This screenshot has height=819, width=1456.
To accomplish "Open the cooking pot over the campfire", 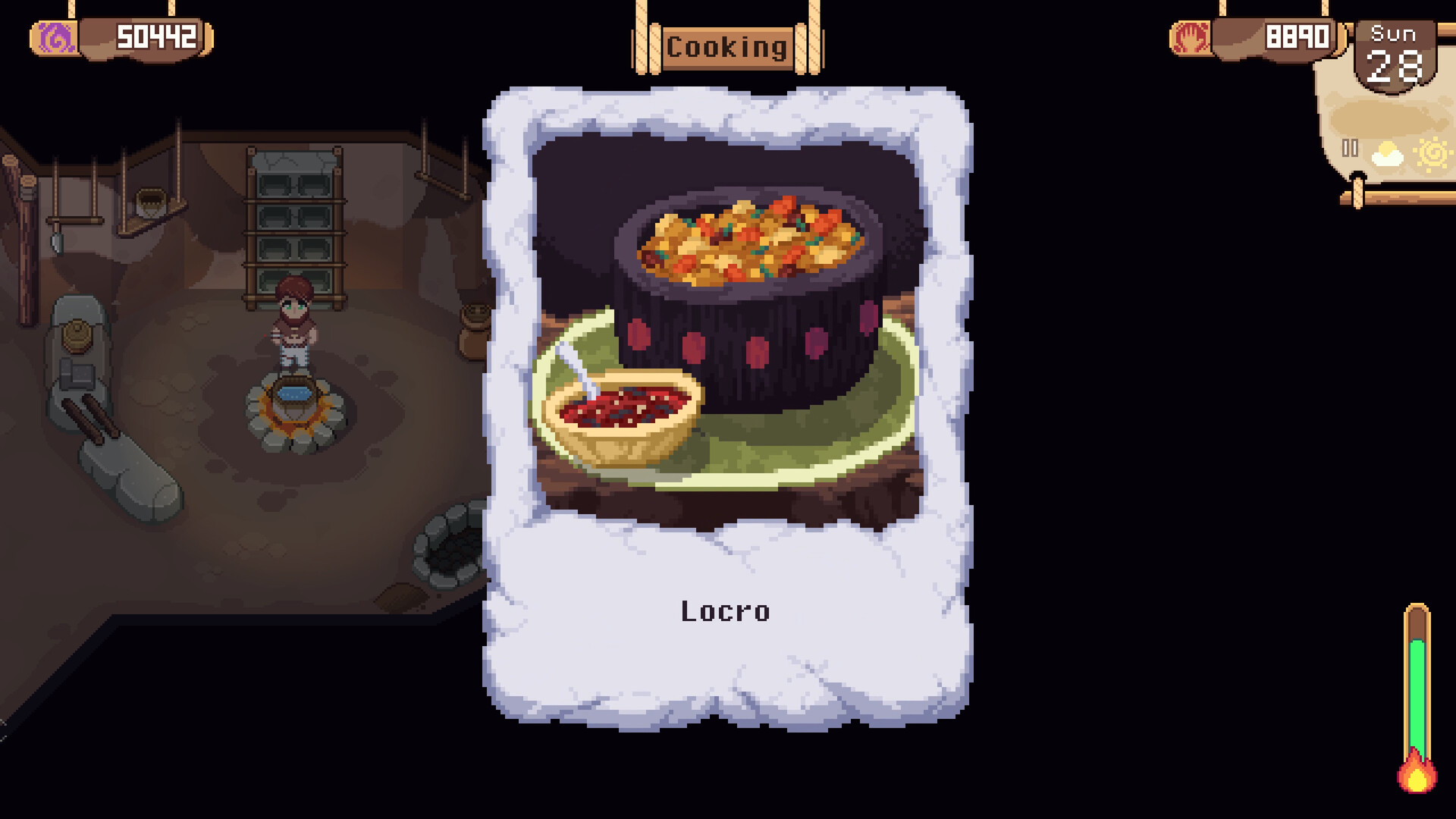I will (296, 394).
